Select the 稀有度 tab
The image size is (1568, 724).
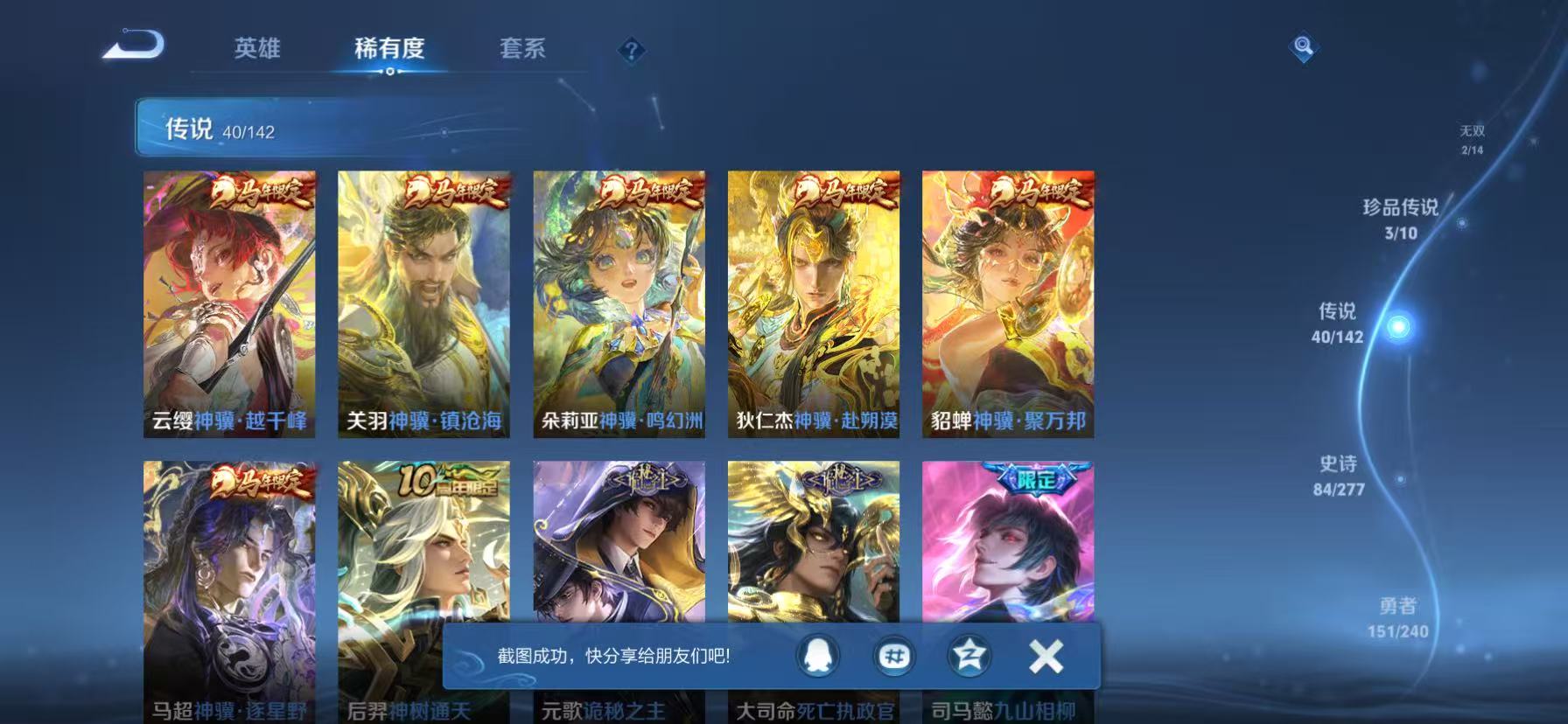(390, 50)
